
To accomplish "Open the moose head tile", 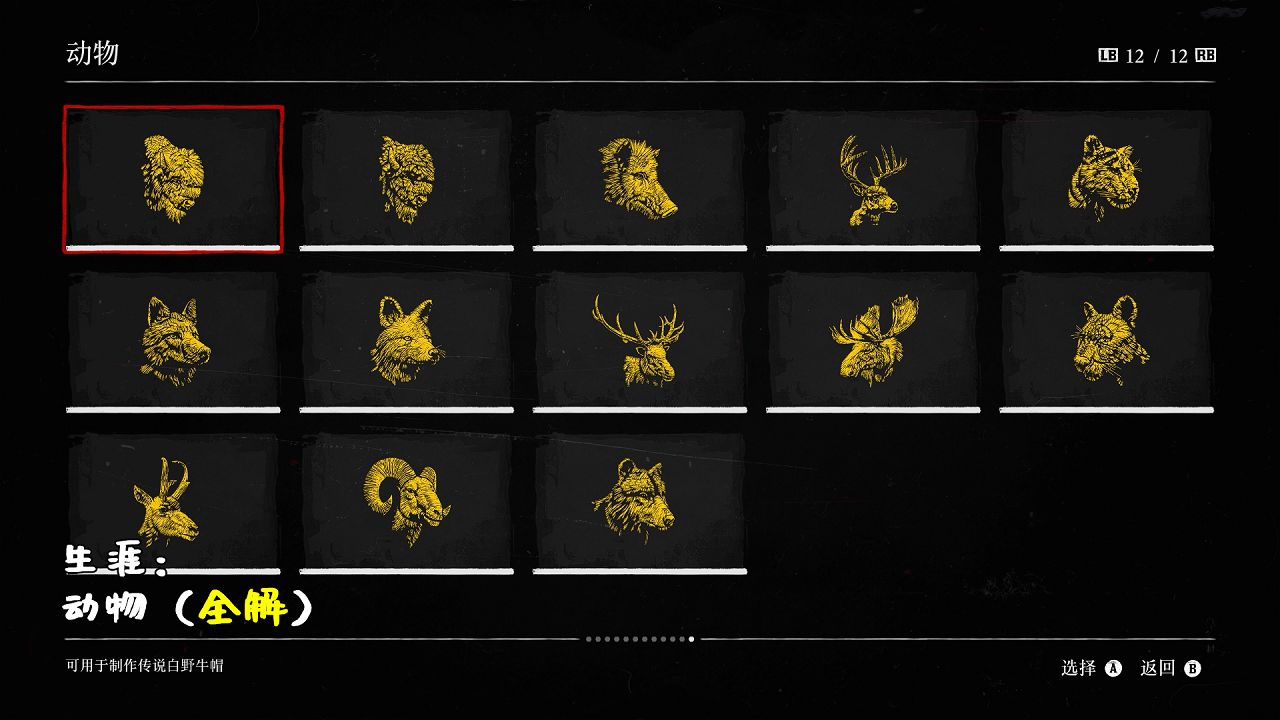I will tap(873, 341).
